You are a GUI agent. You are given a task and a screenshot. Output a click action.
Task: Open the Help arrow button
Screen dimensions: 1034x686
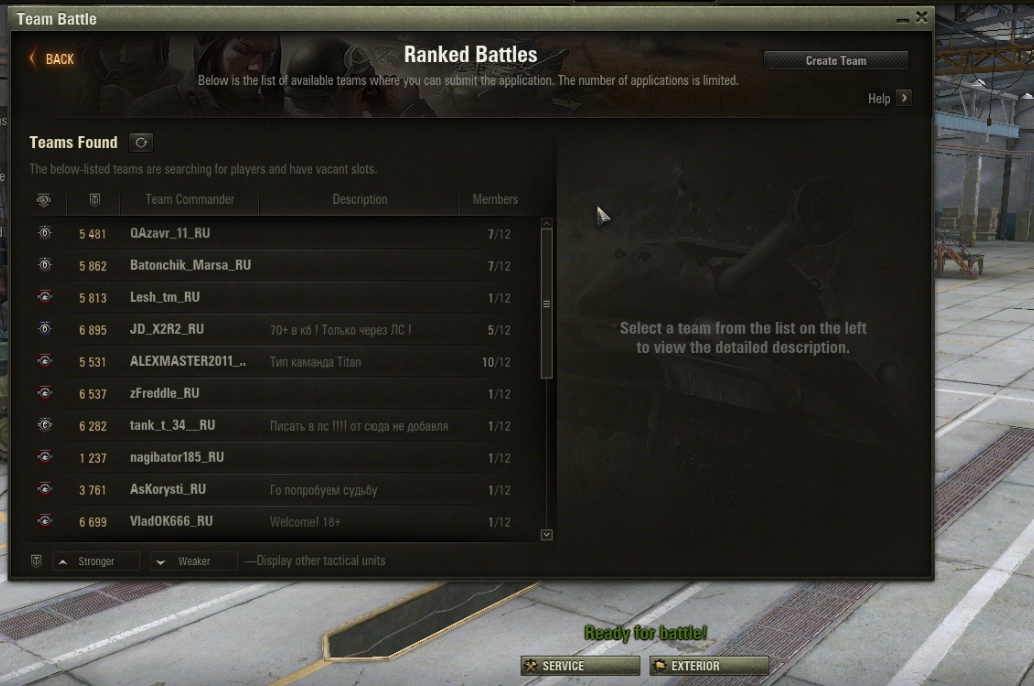tap(903, 98)
